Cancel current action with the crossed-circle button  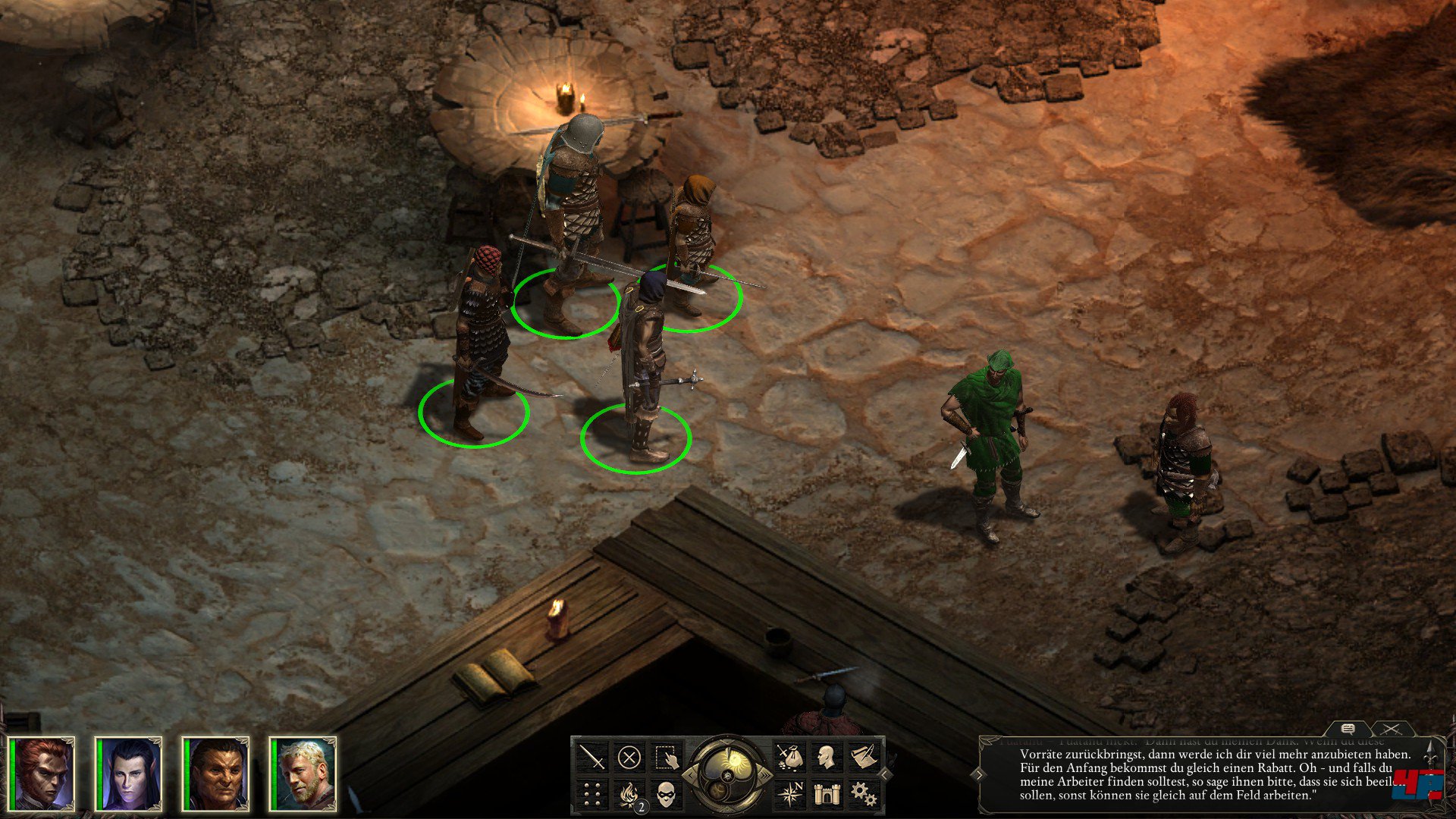pyautogui.click(x=629, y=757)
